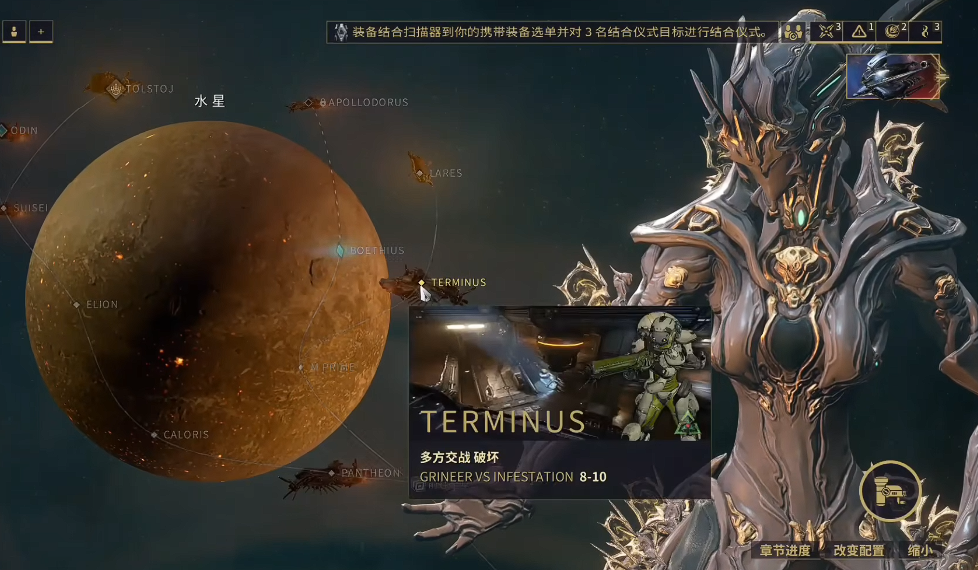The image size is (978, 570).
Task: Open the Terminus mission info card
Action: 560,402
